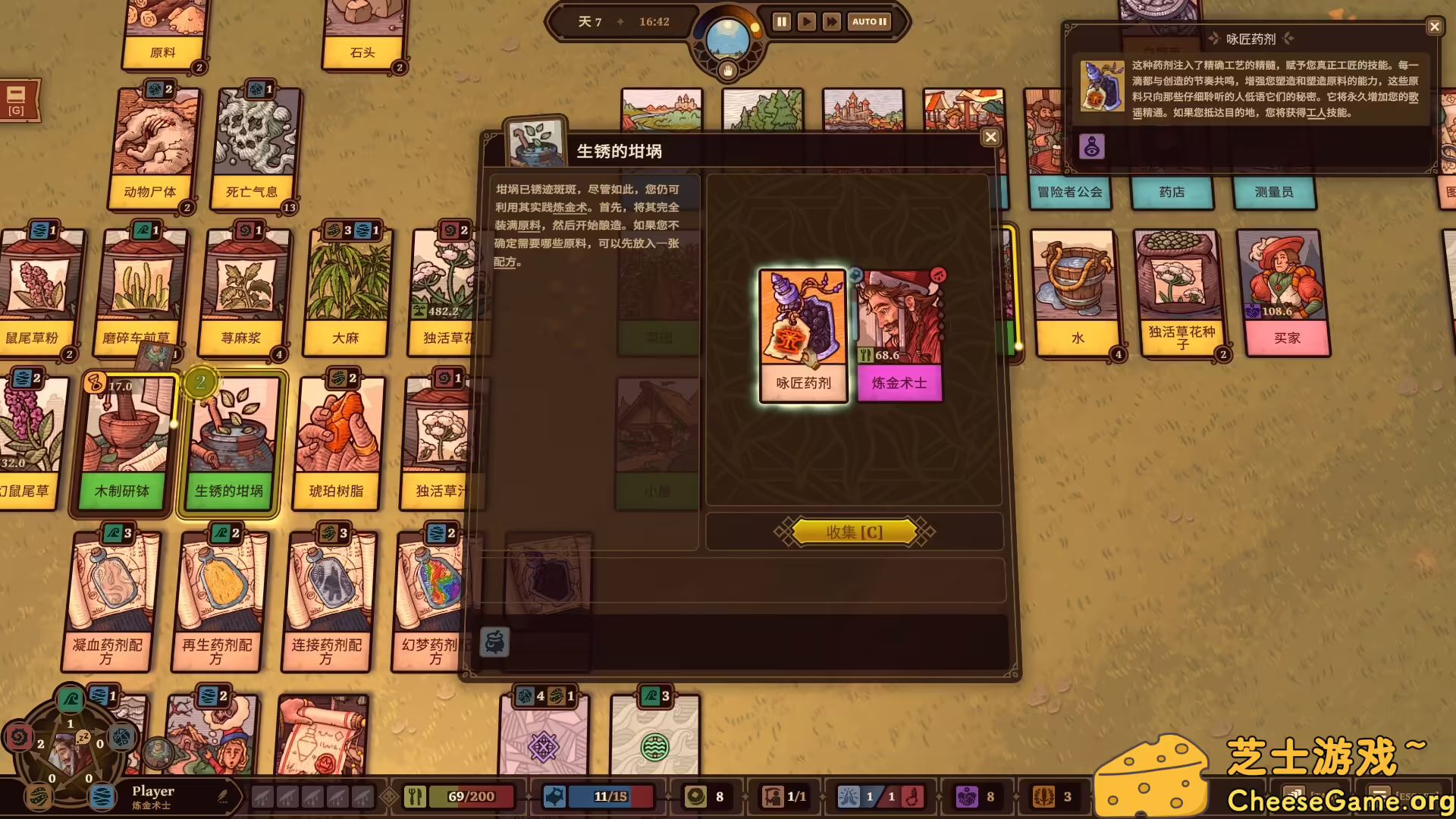
Task: Close the 咏匠药剂 tooltip
Action: coord(1434,27)
